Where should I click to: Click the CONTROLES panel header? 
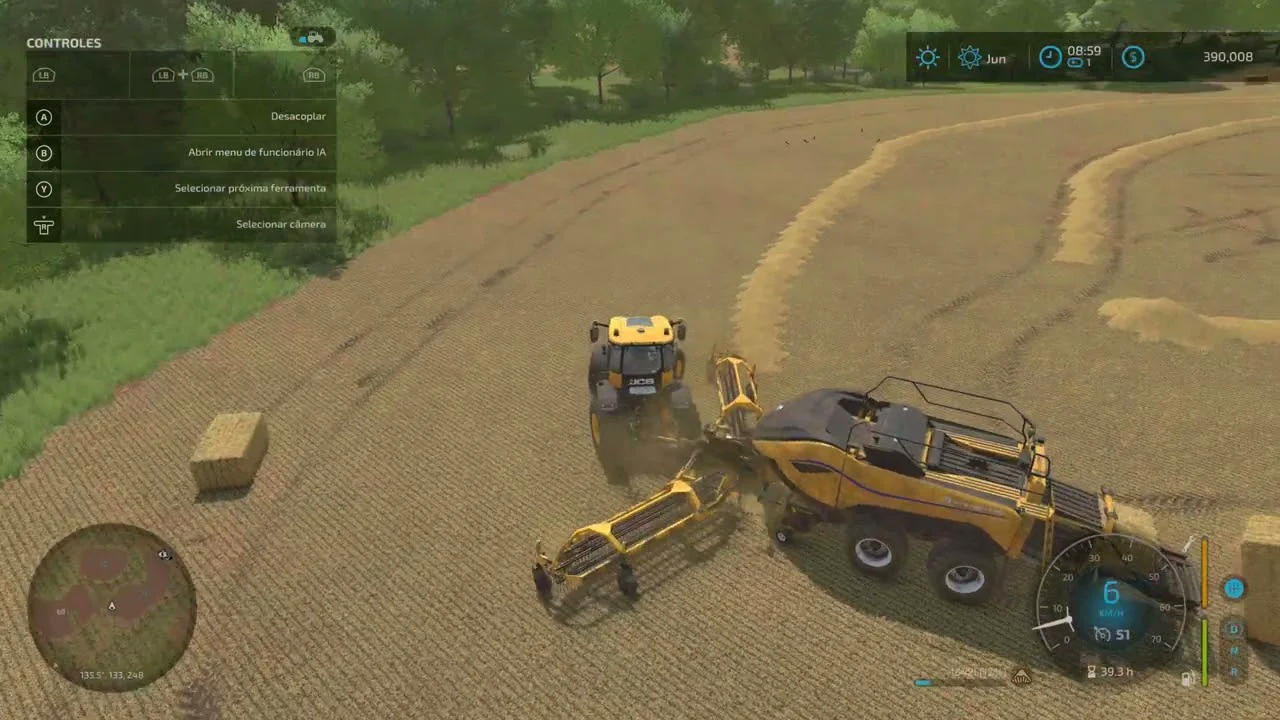tap(64, 43)
